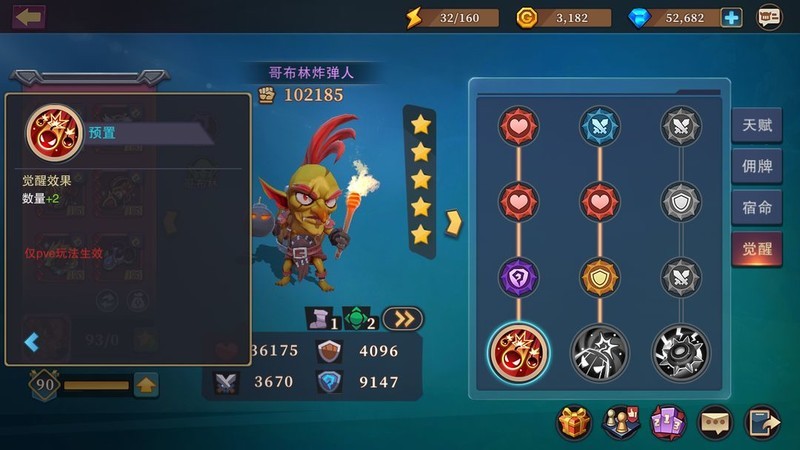Open the chat speech bubble icon
Screen dimensions: 800x450
point(713,422)
